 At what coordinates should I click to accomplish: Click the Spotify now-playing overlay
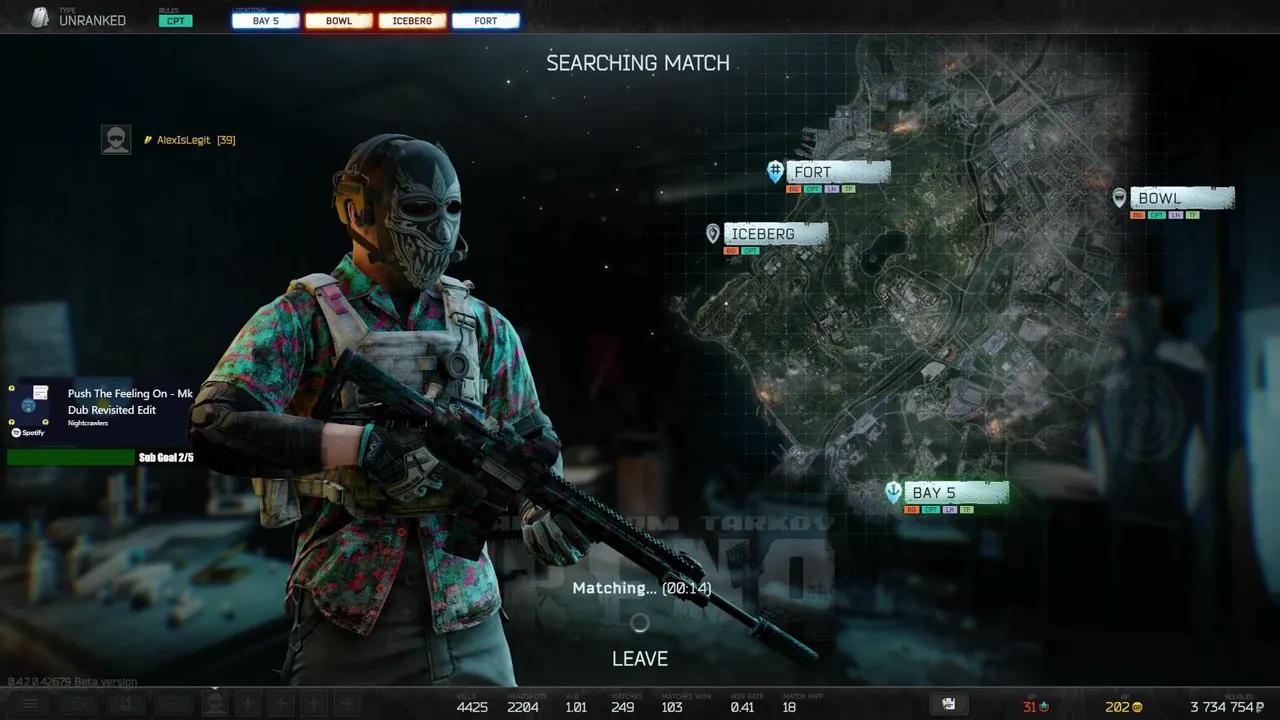click(x=100, y=410)
